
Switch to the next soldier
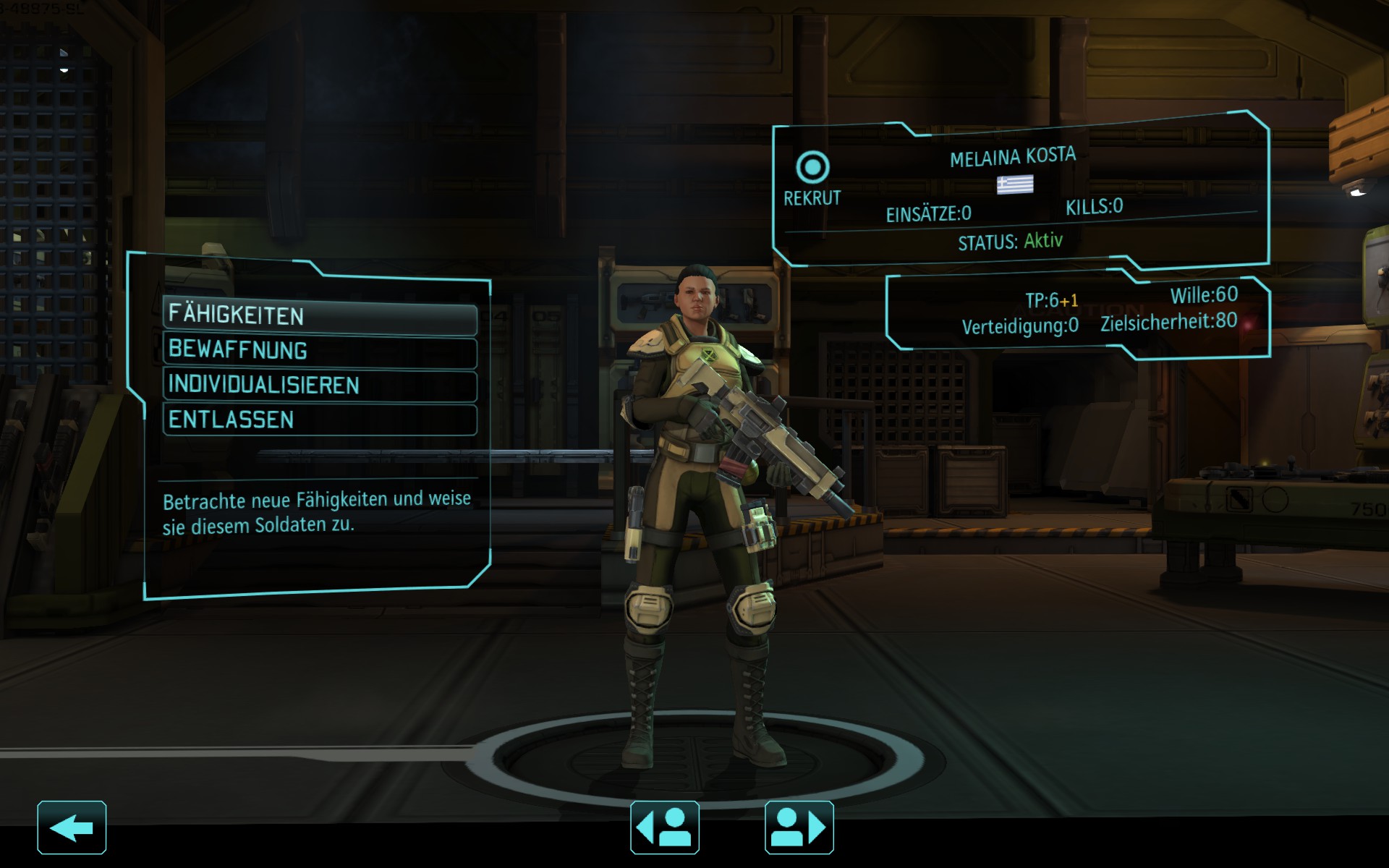[799, 827]
